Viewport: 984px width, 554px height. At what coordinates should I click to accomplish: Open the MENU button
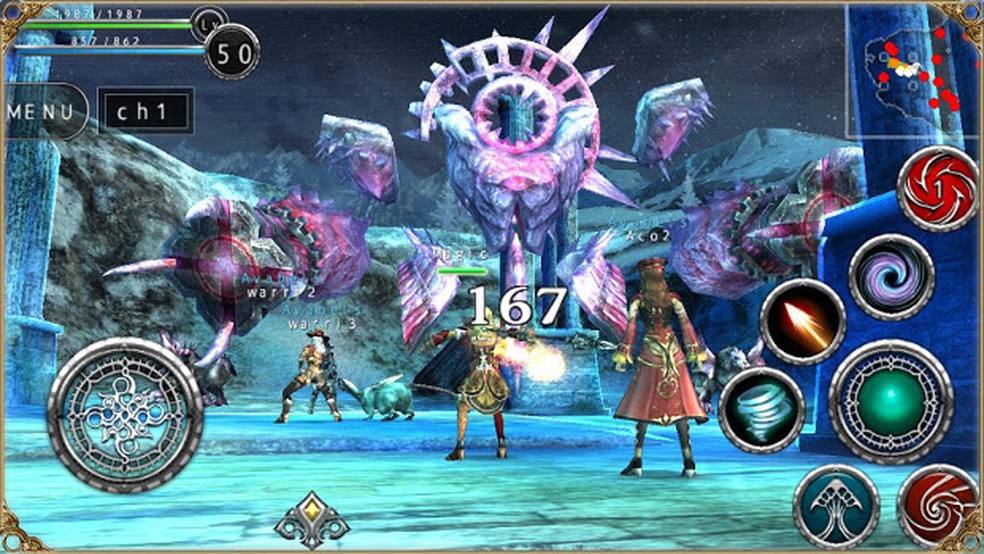pyautogui.click(x=42, y=111)
